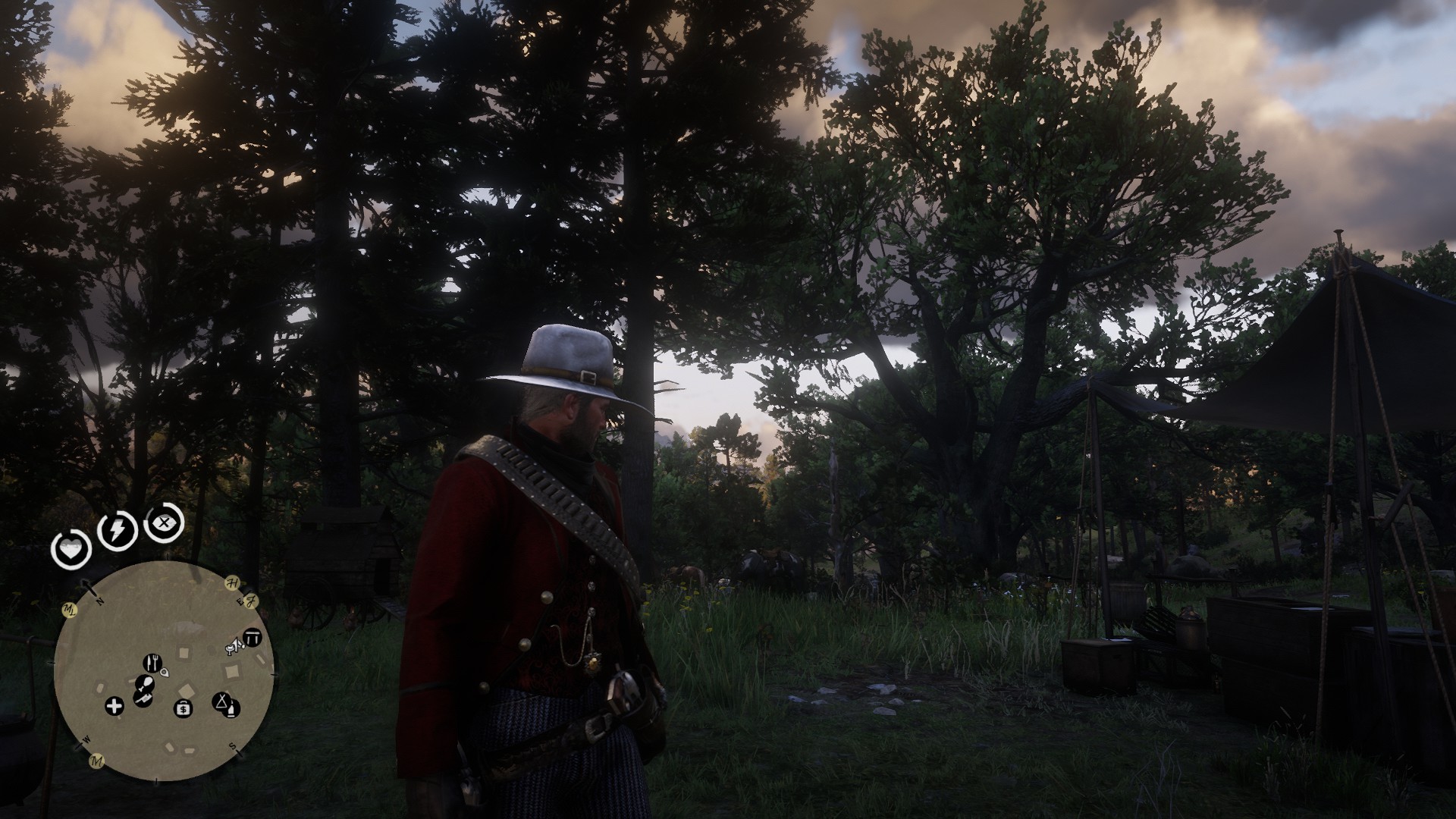Select the black table marker on minimap
The height and width of the screenshot is (819, 1456).
[253, 639]
